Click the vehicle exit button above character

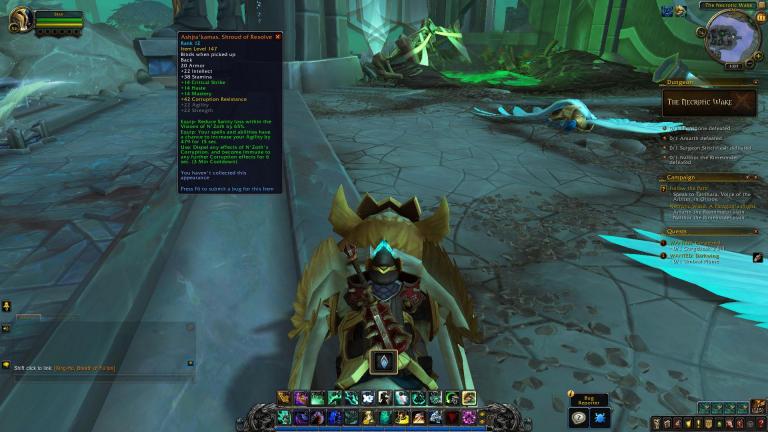[x=385, y=361]
